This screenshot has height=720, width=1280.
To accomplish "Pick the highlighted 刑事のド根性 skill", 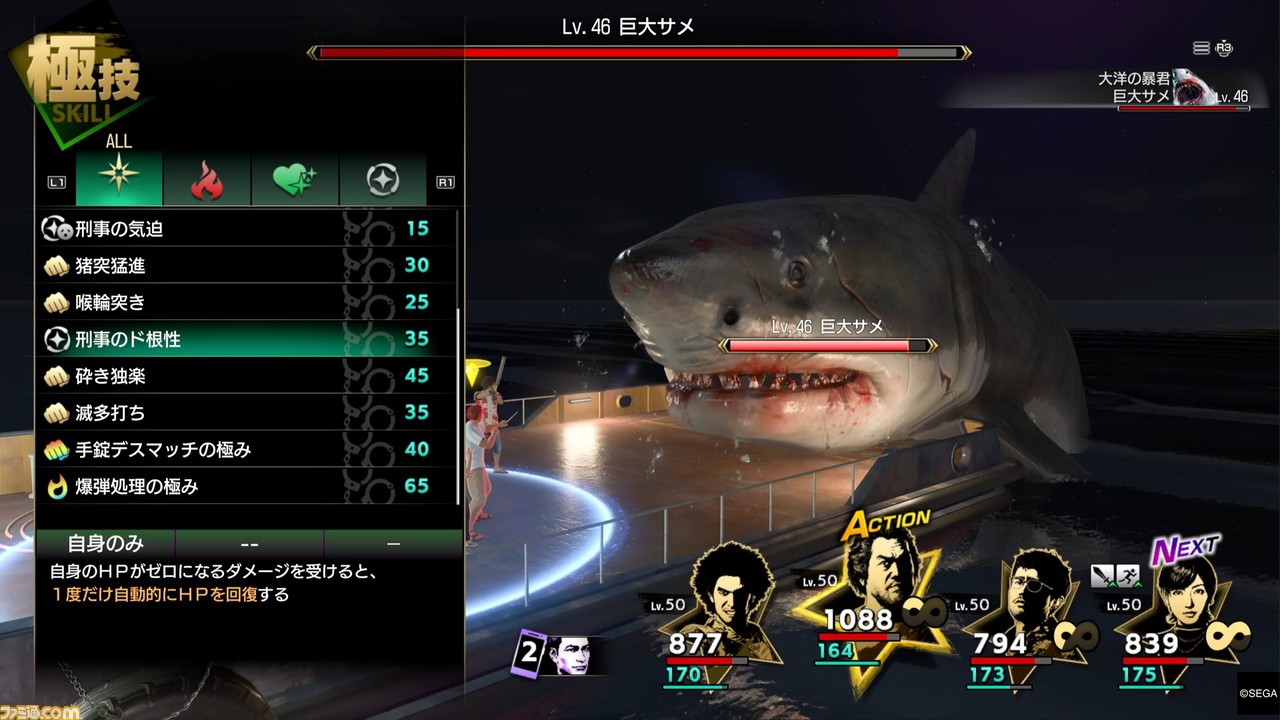I will click(240, 340).
